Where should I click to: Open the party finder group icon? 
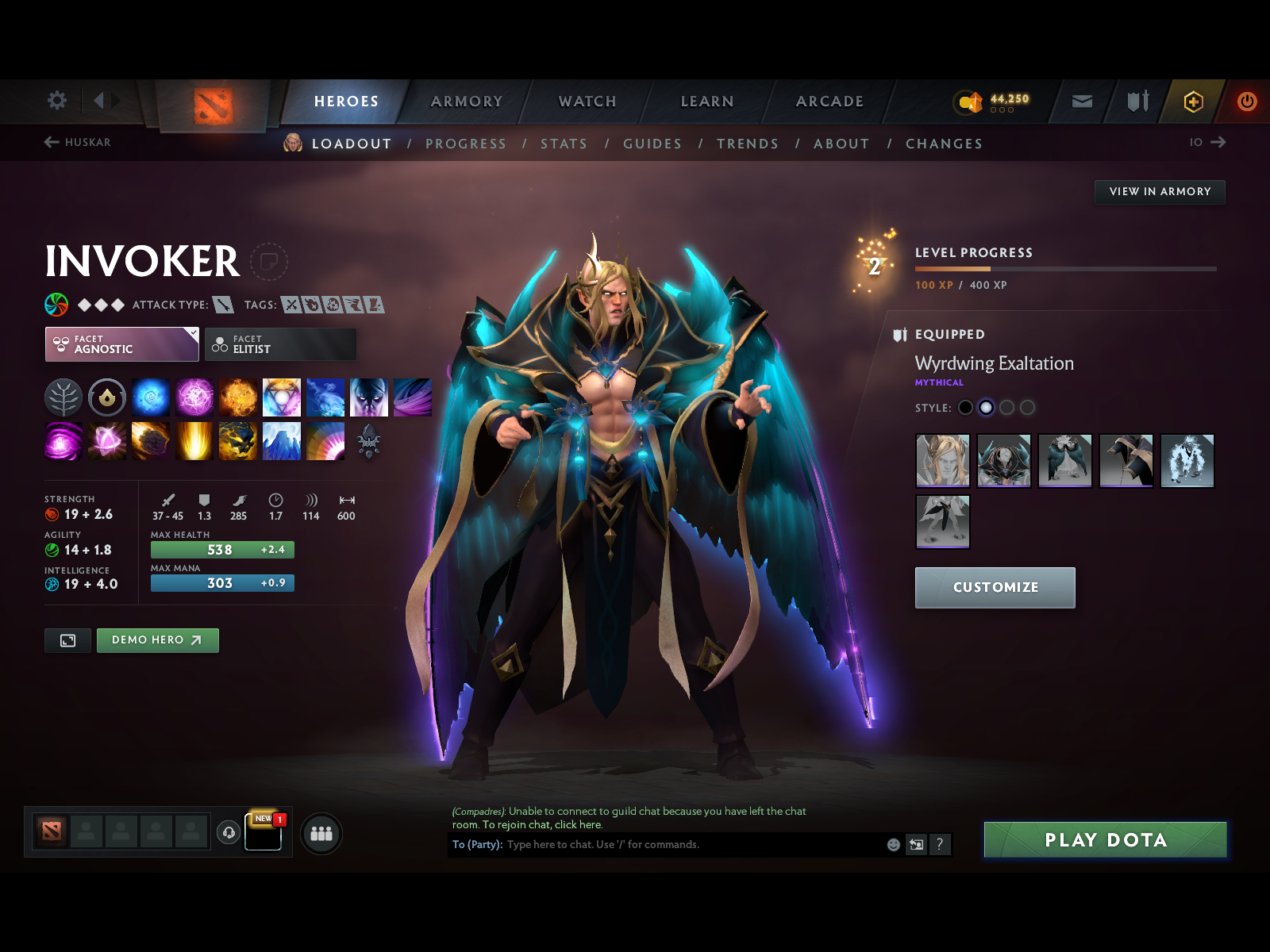[321, 834]
